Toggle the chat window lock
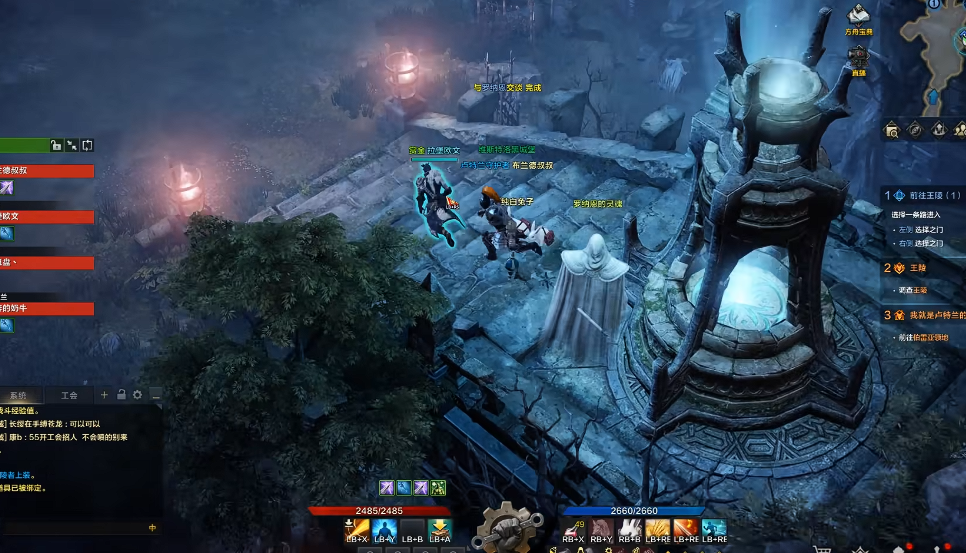This screenshot has width=966, height=553. tap(121, 395)
